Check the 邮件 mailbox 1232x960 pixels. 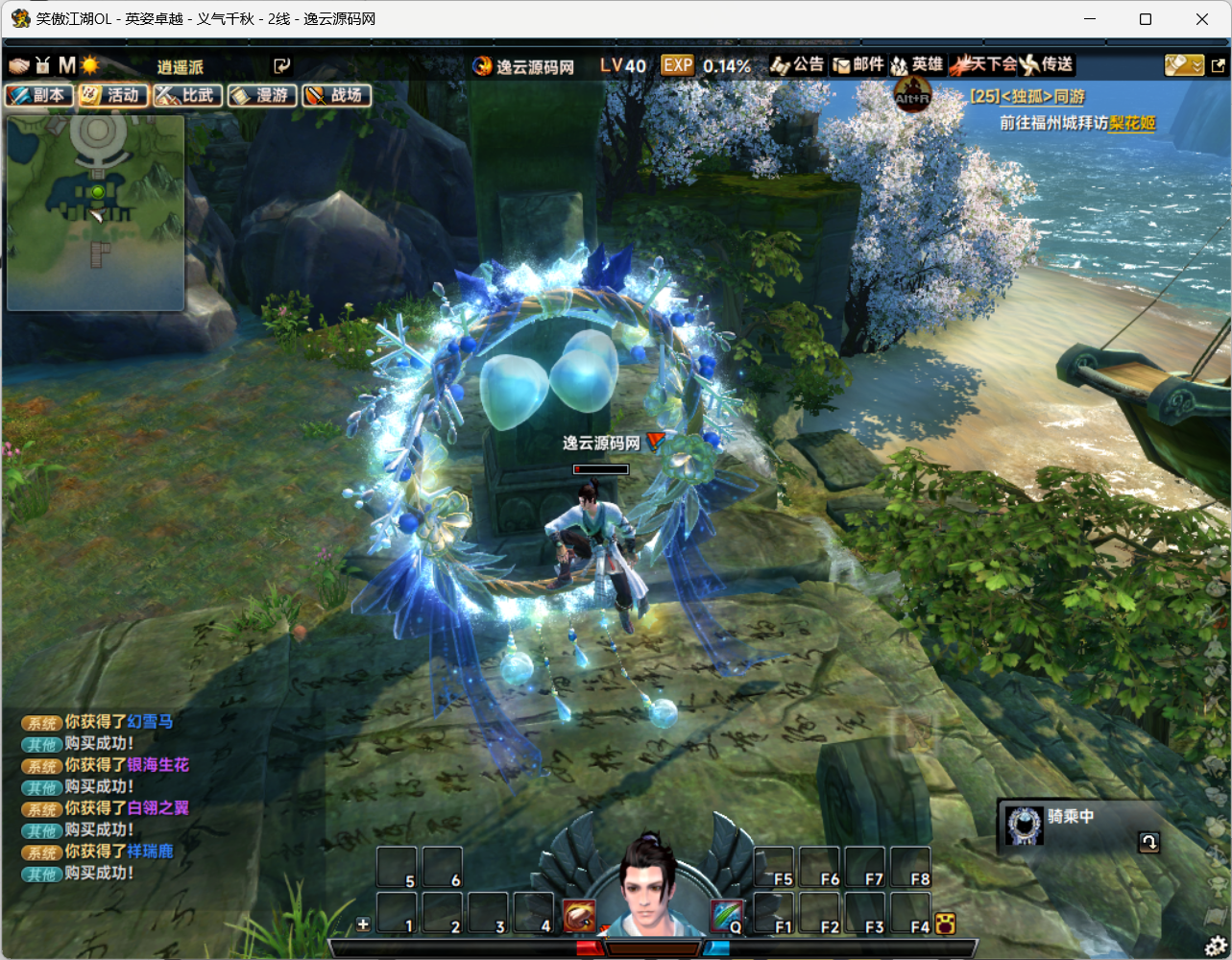(x=858, y=65)
